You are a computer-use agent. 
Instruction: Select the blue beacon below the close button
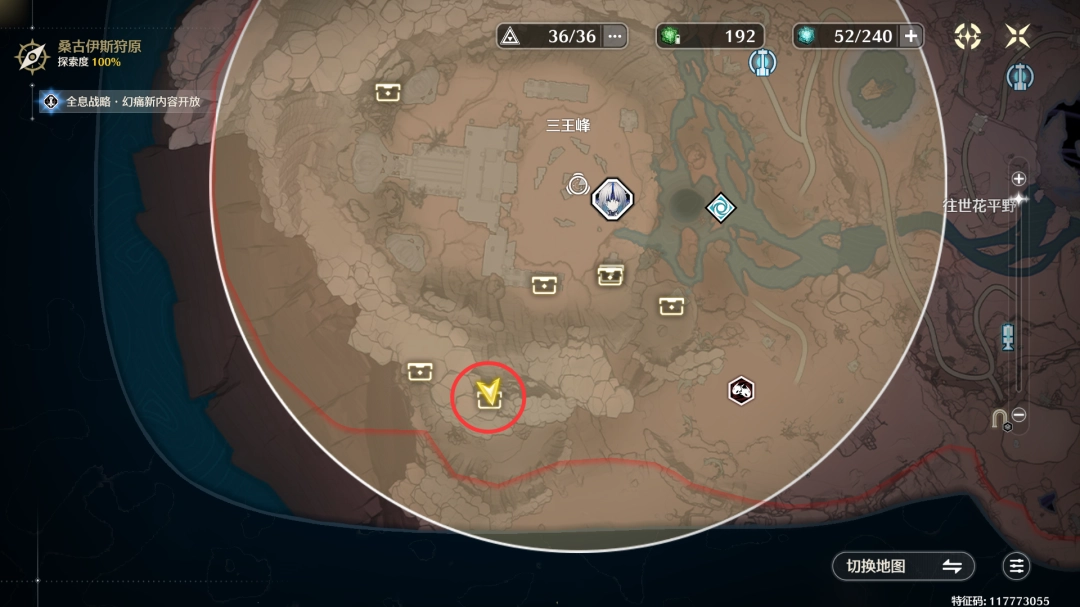click(x=1019, y=75)
